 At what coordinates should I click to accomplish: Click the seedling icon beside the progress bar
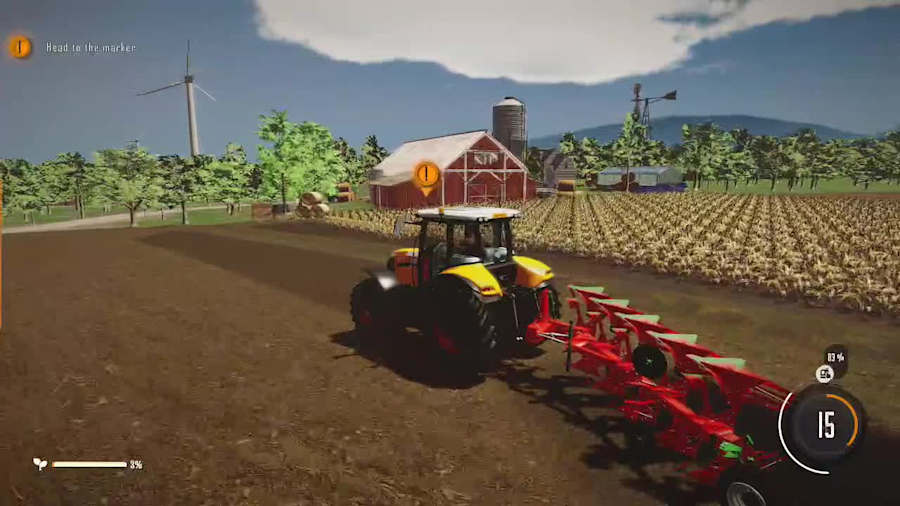tap(40, 464)
